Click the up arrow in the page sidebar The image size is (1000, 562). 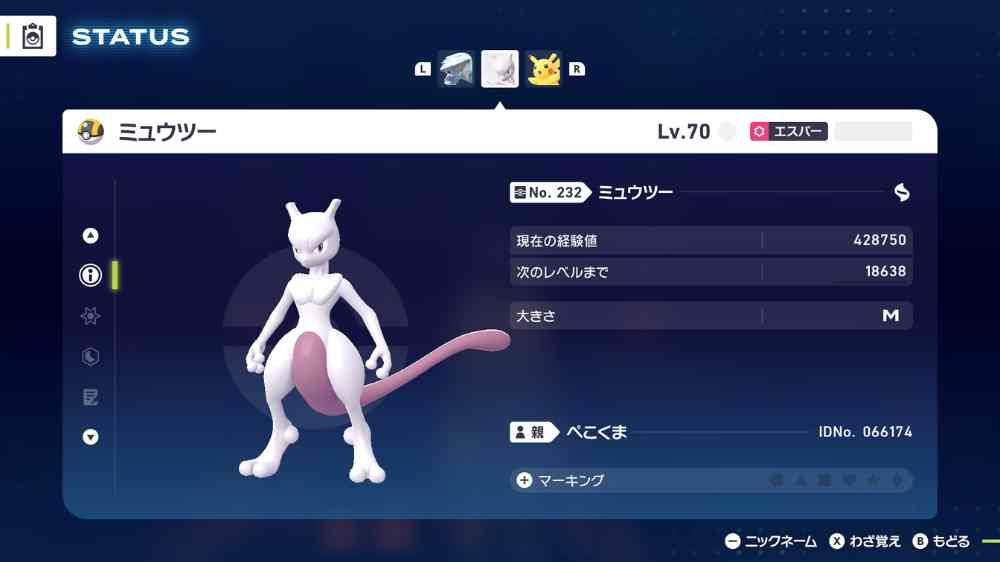coord(91,236)
